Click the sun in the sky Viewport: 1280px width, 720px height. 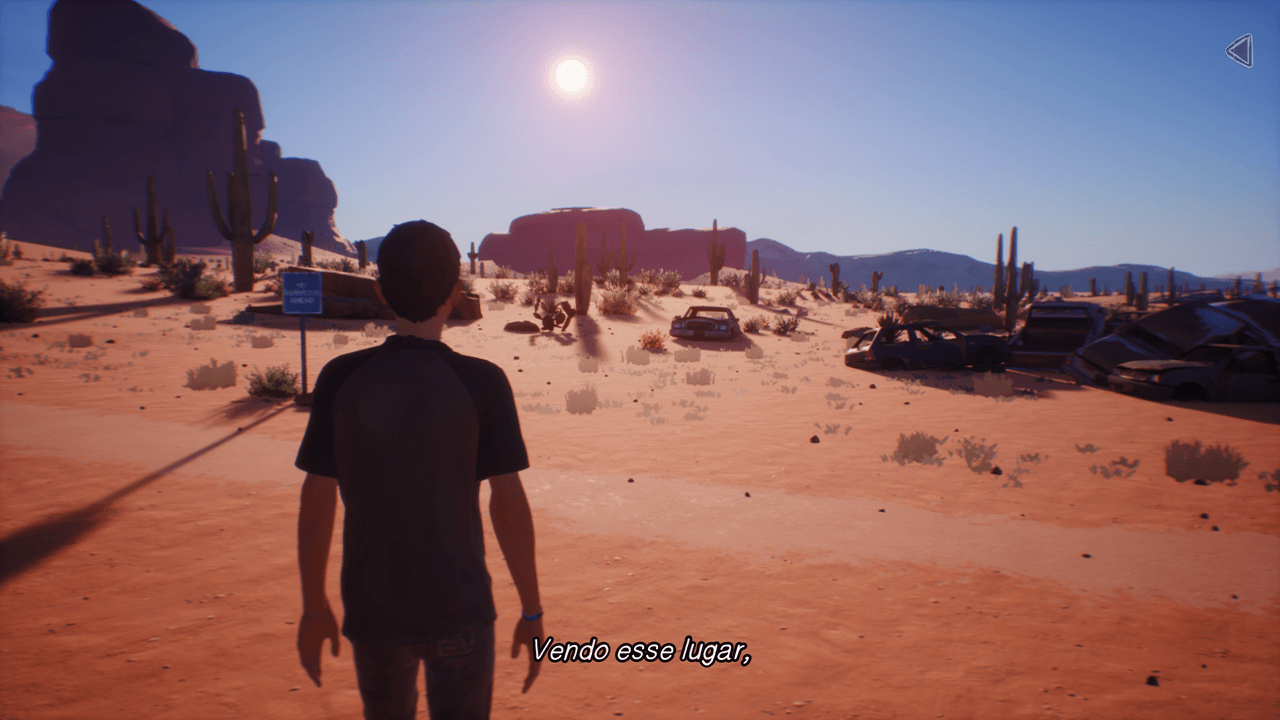570,75
